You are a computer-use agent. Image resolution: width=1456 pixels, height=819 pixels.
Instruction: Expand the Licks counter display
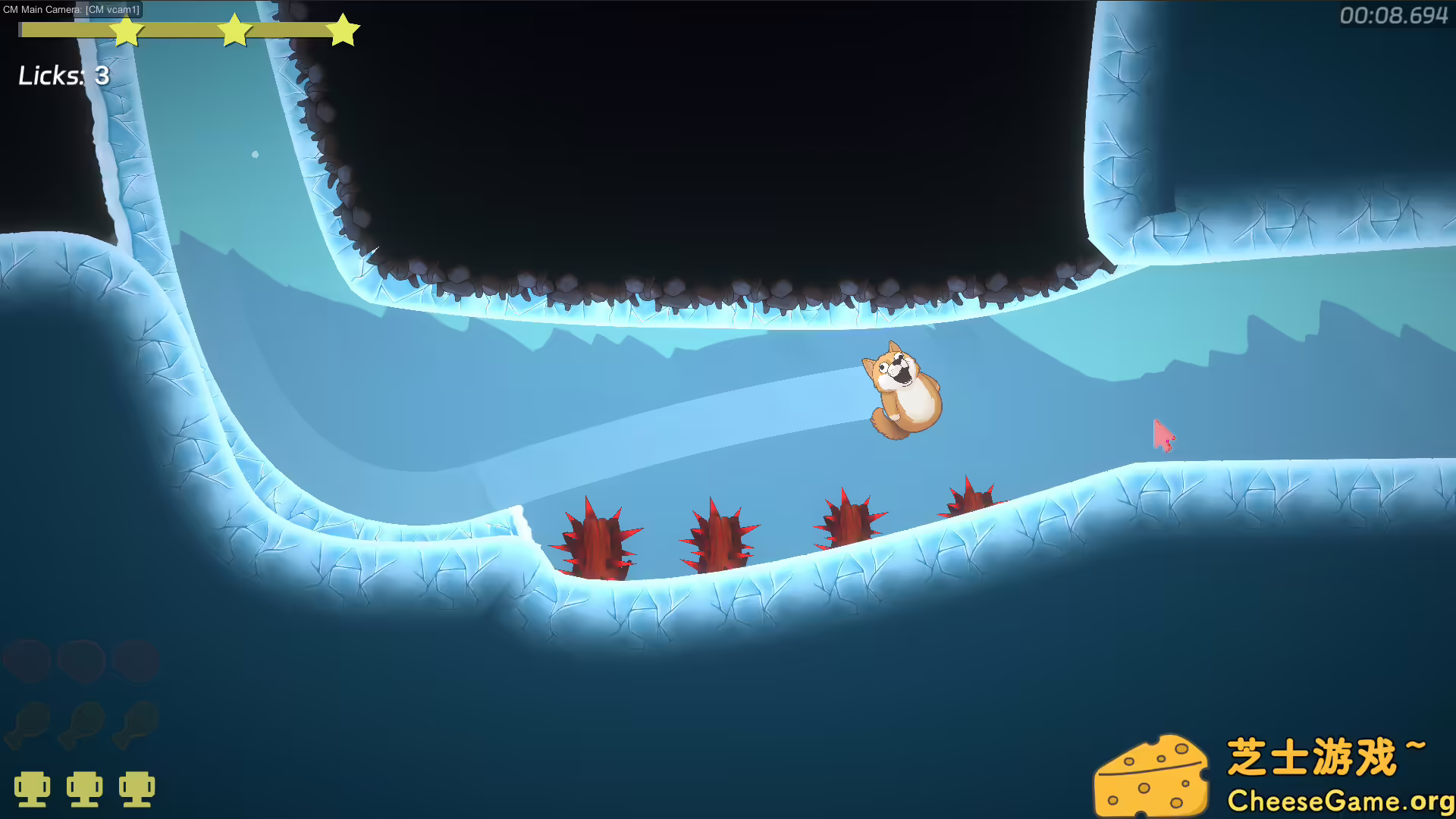64,76
